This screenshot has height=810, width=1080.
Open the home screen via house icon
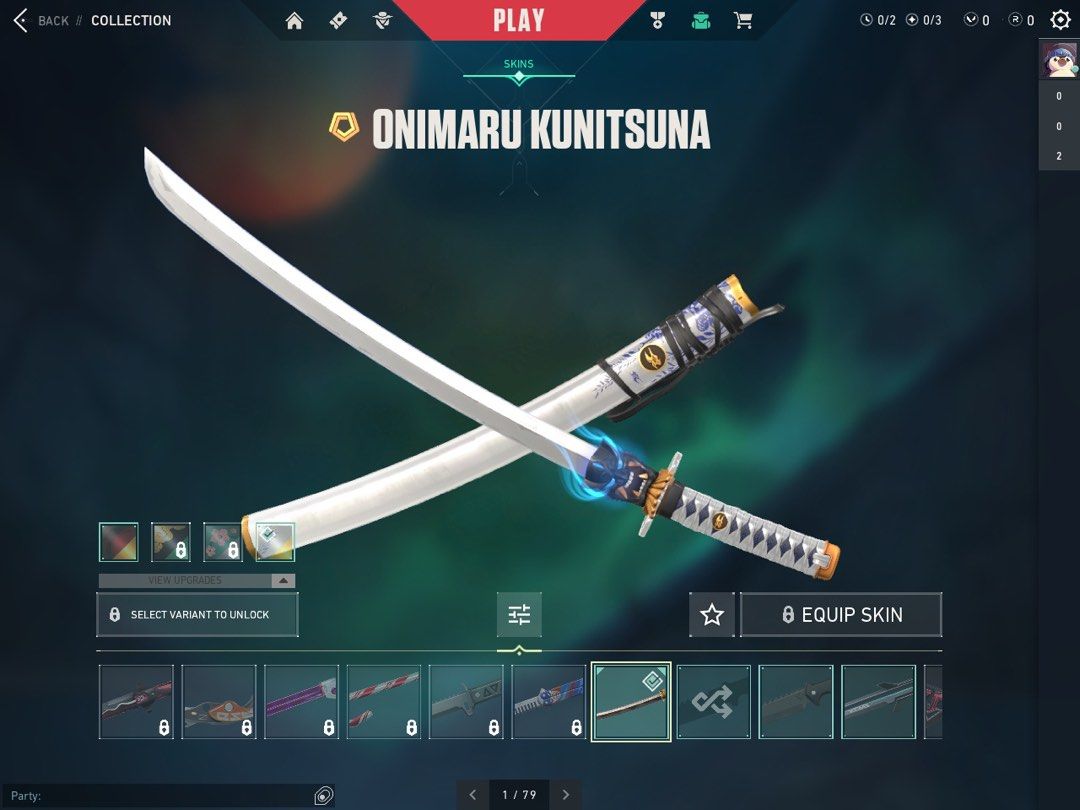coord(294,21)
